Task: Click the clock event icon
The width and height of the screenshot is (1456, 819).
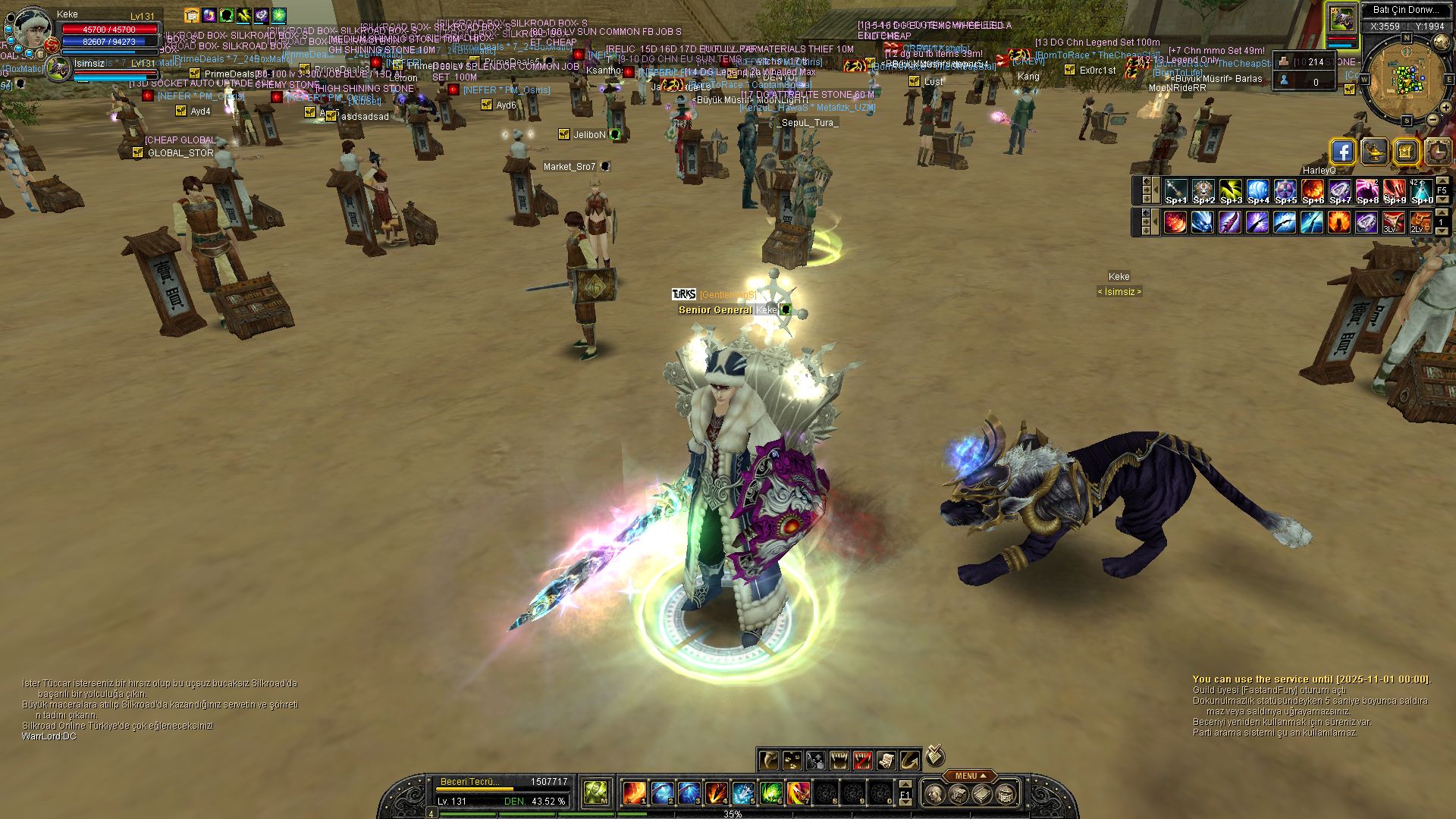Action: click(x=1437, y=152)
